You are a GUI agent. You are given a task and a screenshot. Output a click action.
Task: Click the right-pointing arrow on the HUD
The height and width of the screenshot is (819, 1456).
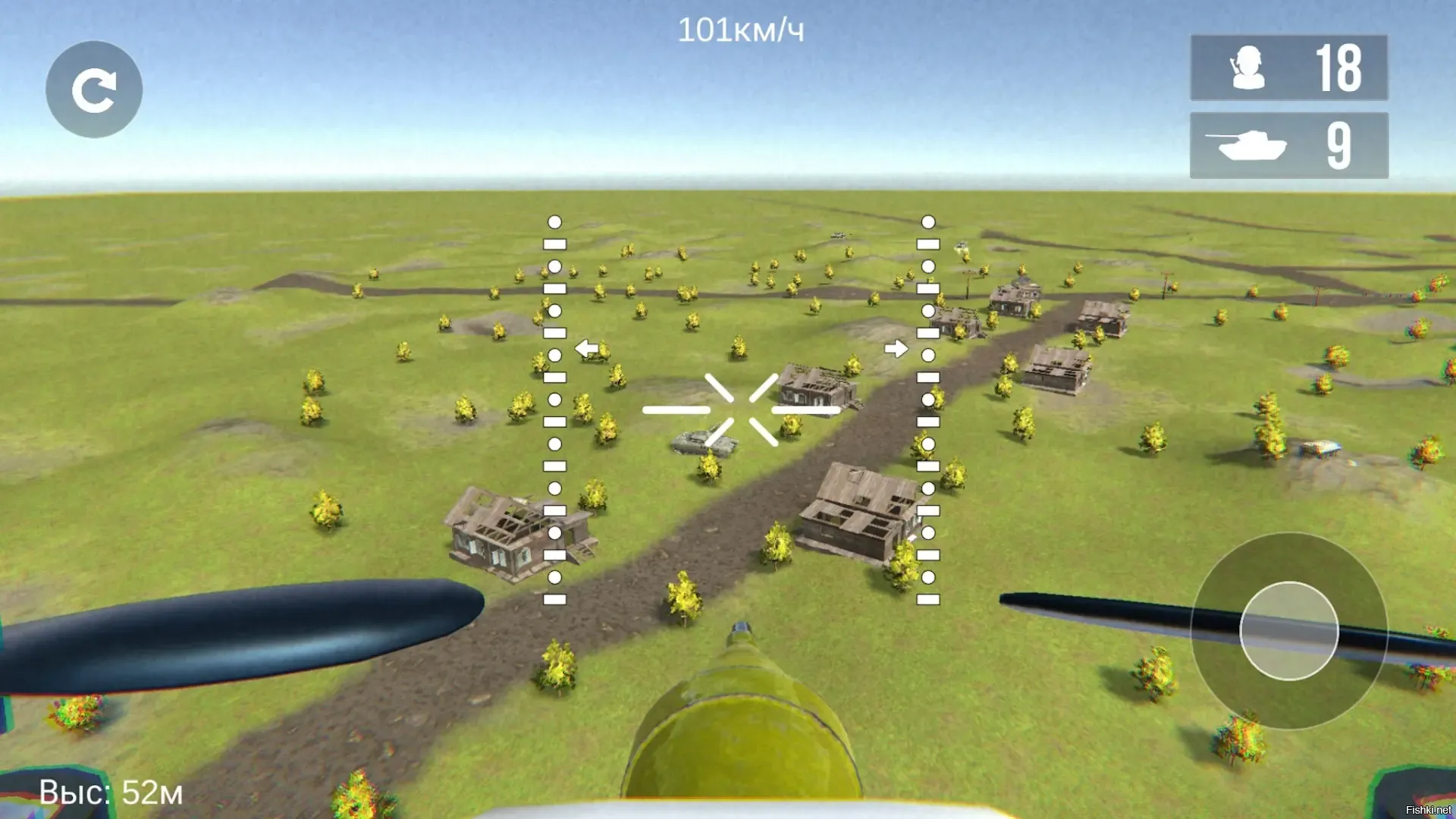[x=896, y=349]
